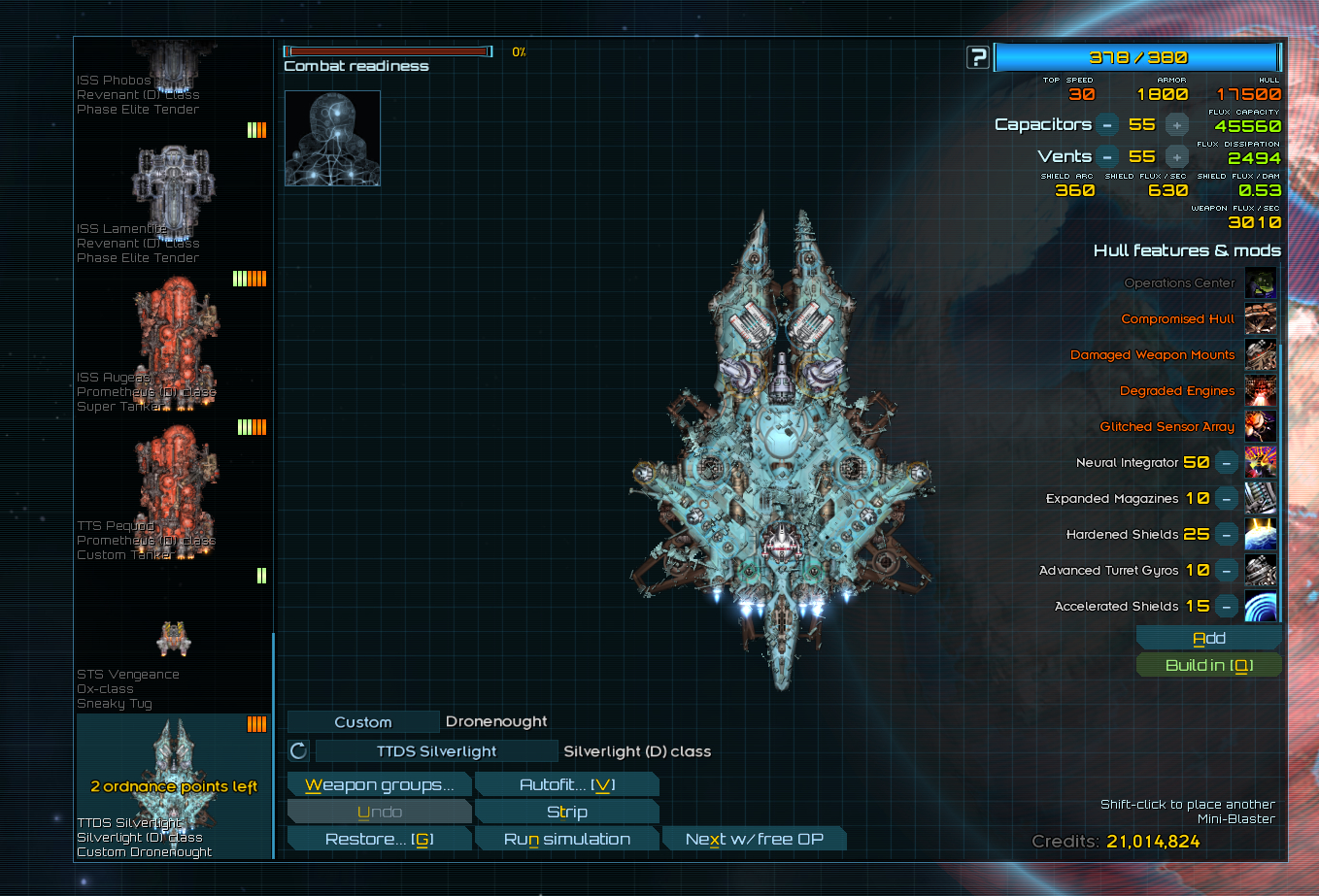The width and height of the screenshot is (1319, 896).
Task: View the officer portrait slot
Action: click(x=332, y=138)
